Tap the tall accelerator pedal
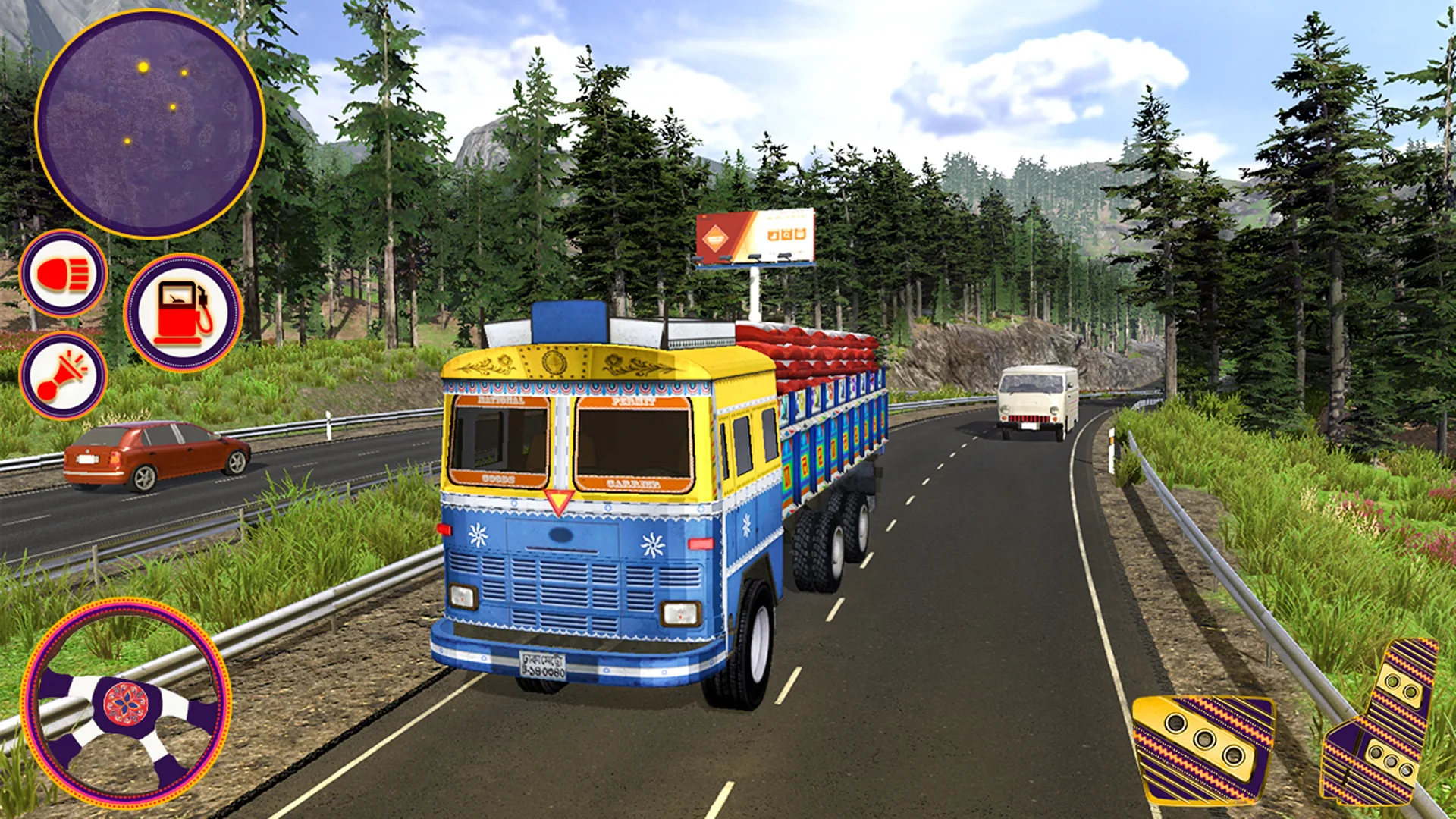 pyautogui.click(x=1382, y=724)
